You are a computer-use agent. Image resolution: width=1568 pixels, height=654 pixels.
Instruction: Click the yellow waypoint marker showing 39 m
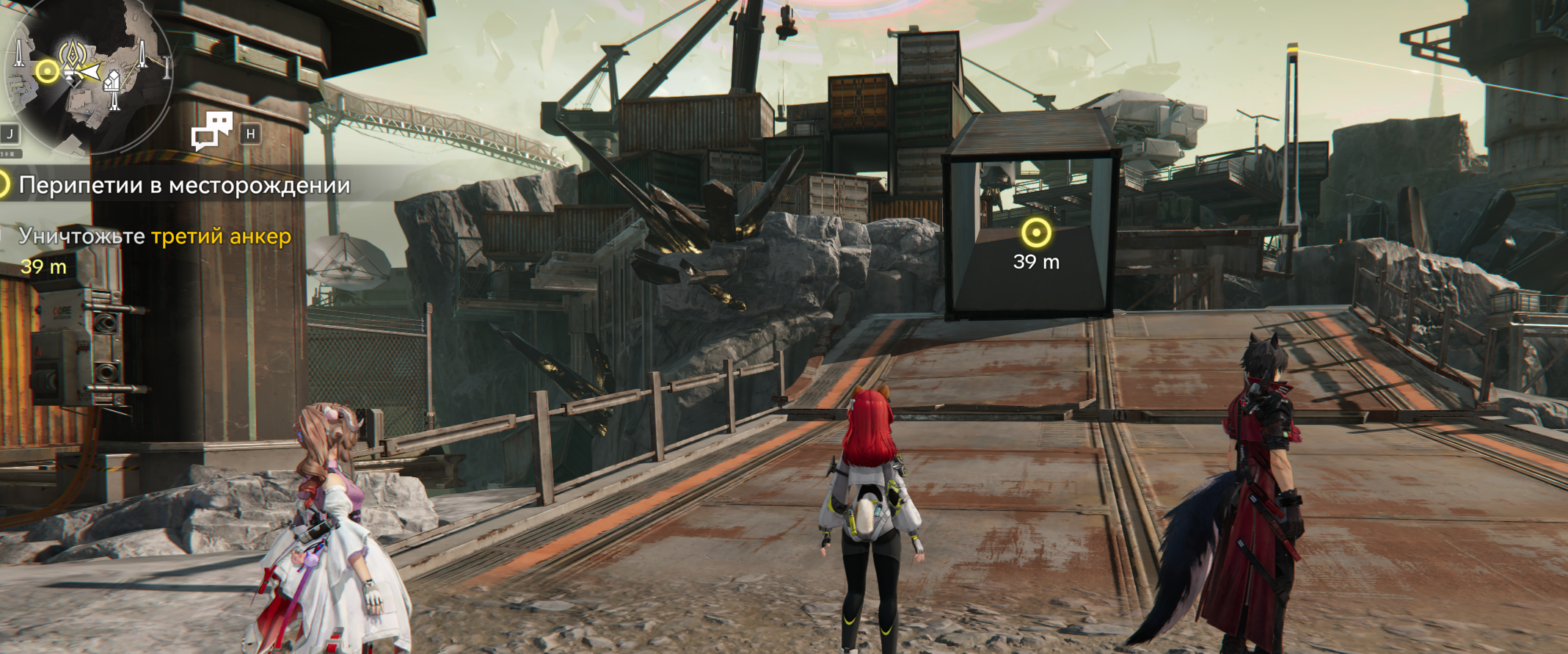pyautogui.click(x=1035, y=233)
